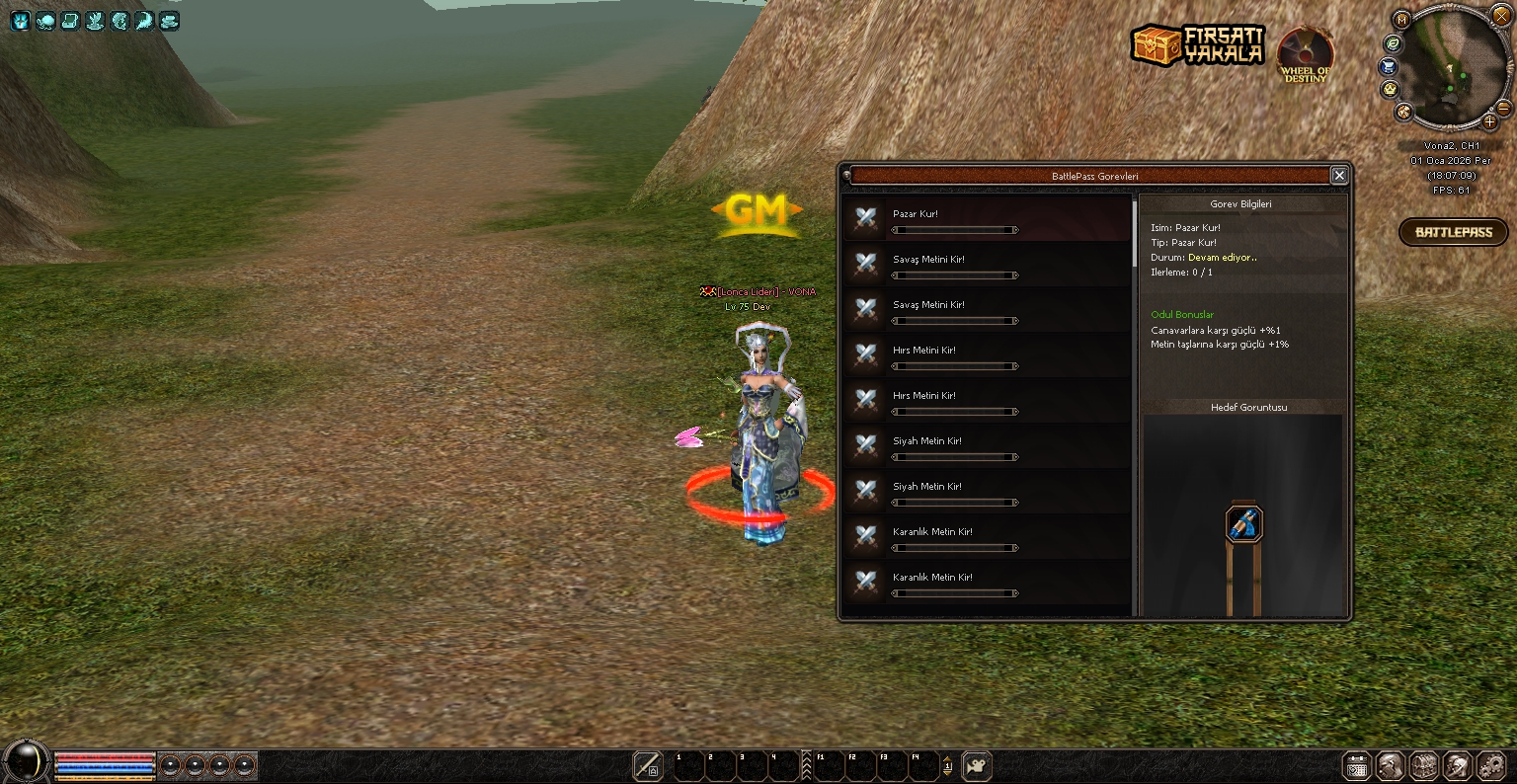Zoom out the minimap with minus button
The image size is (1517, 784).
pyautogui.click(x=1503, y=108)
